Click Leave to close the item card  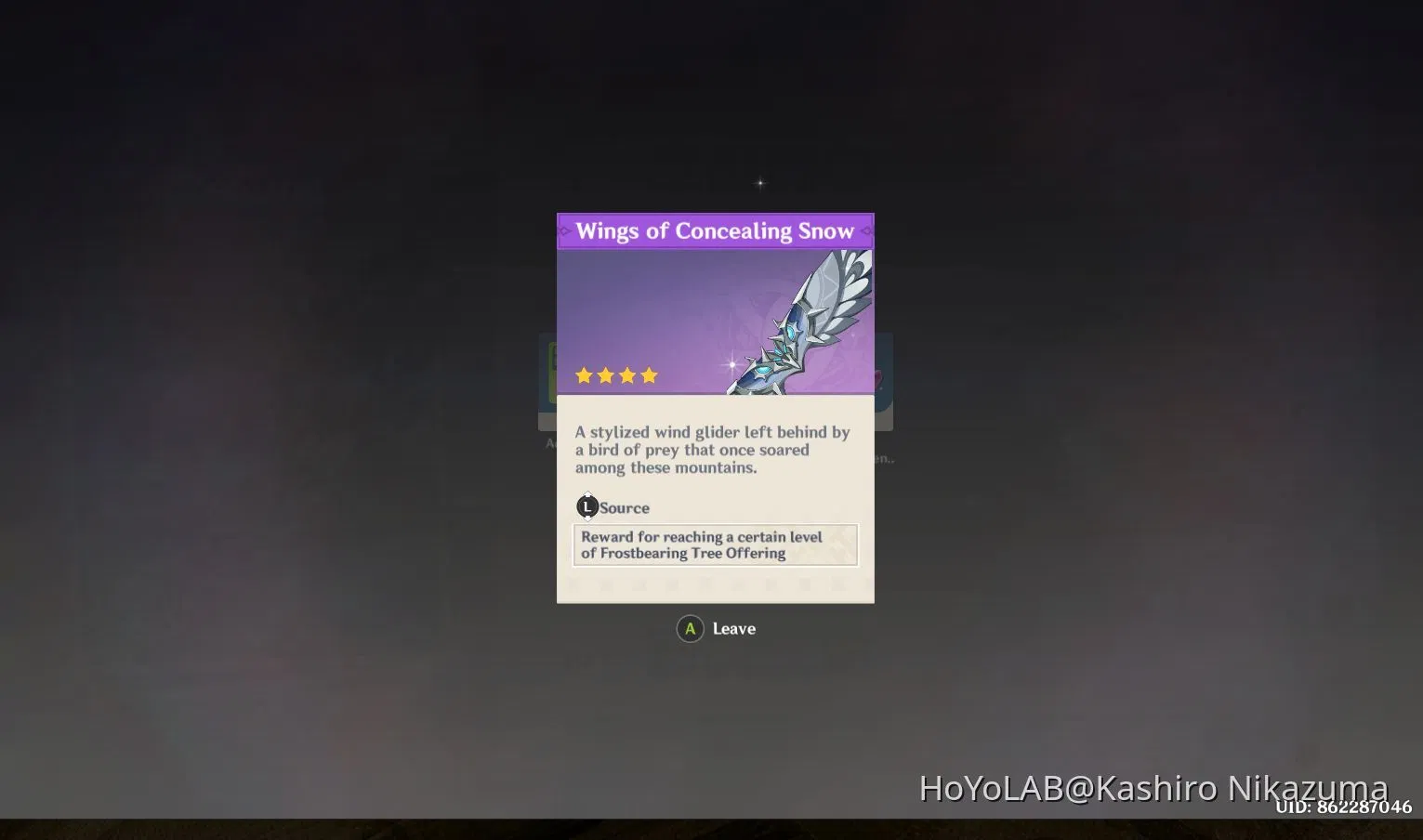[733, 628]
